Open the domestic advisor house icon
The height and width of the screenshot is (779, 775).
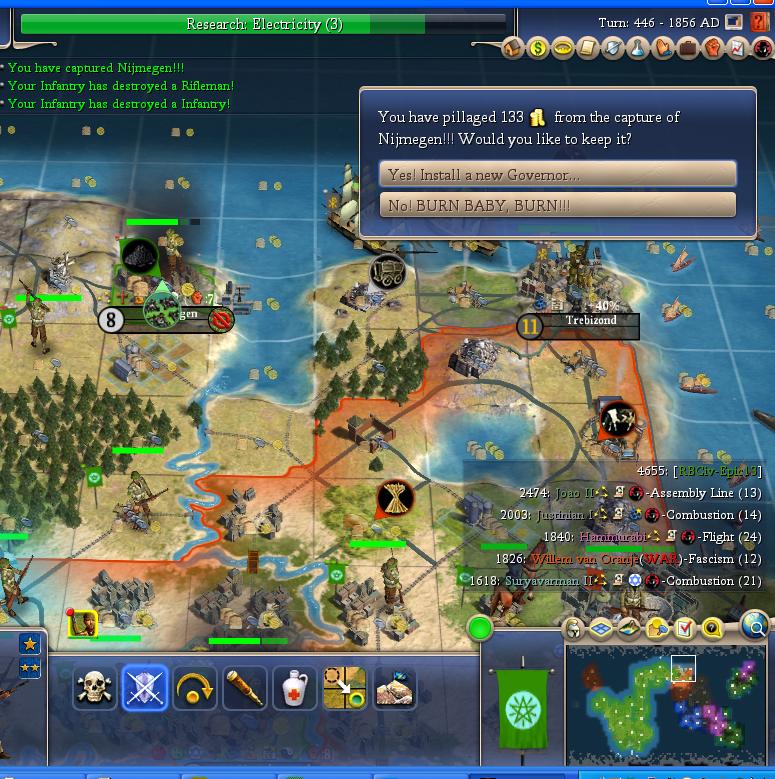pyautogui.click(x=513, y=48)
